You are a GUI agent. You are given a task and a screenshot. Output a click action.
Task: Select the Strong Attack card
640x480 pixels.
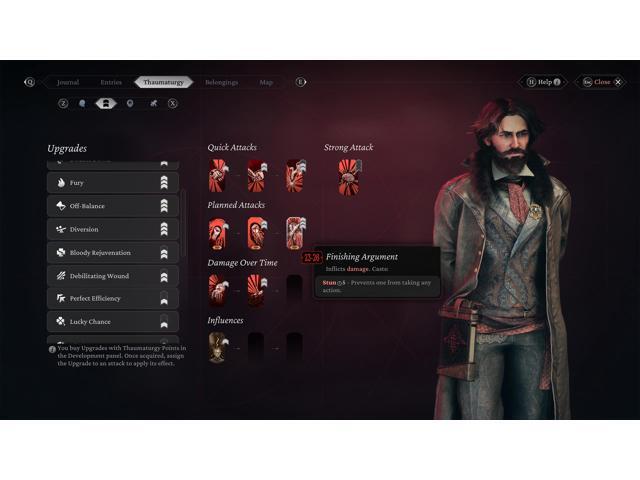(x=349, y=176)
